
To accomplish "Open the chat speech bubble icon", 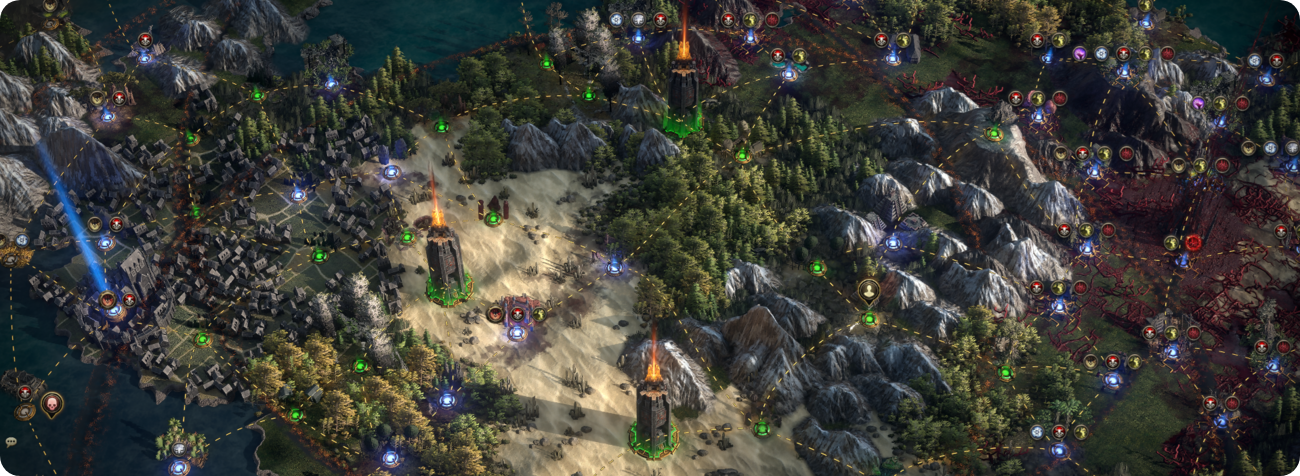I will (11, 441).
